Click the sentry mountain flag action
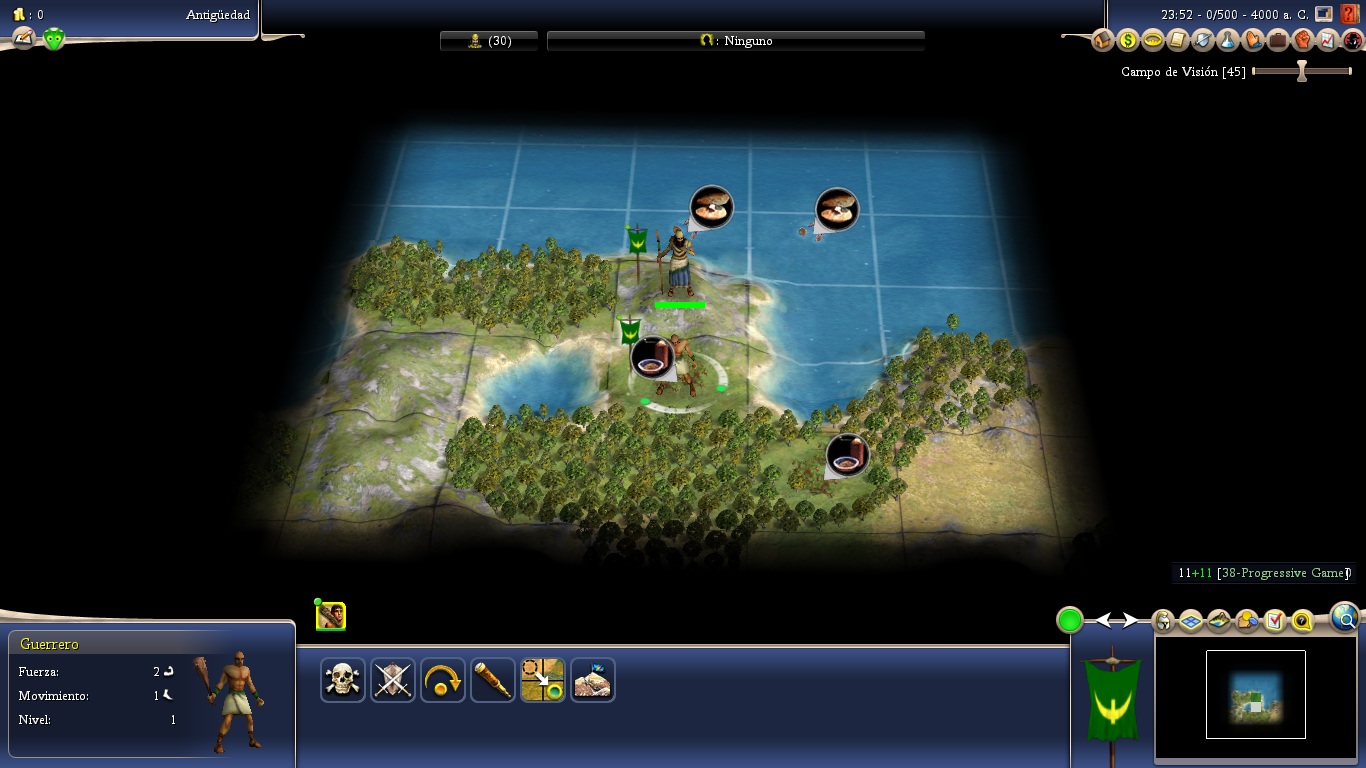The width and height of the screenshot is (1366, 768). (x=593, y=680)
